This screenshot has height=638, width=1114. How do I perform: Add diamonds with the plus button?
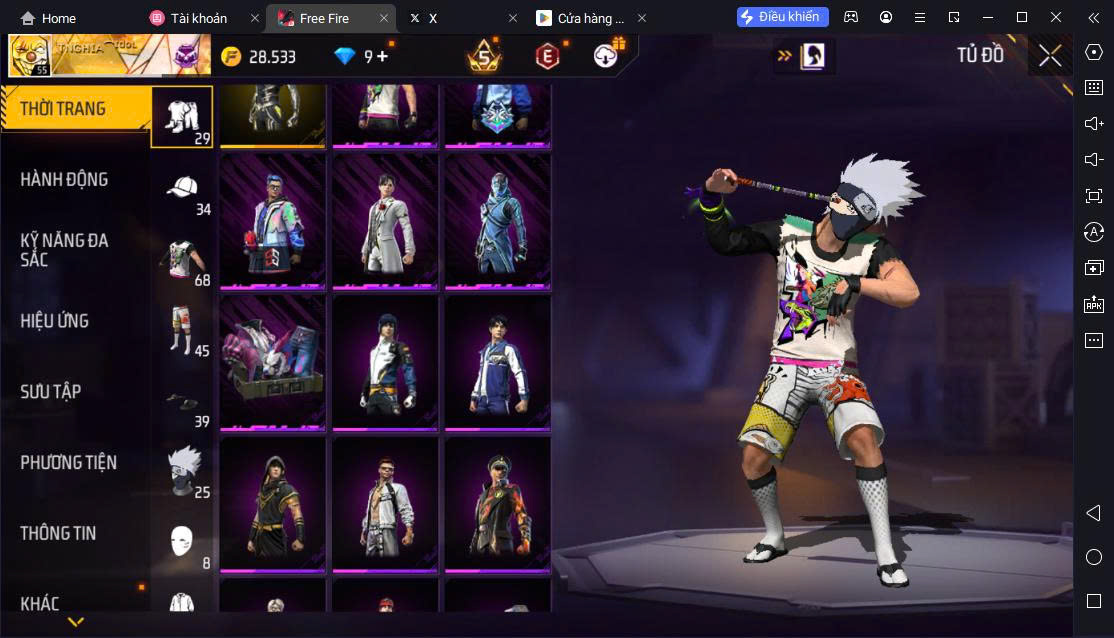382,56
